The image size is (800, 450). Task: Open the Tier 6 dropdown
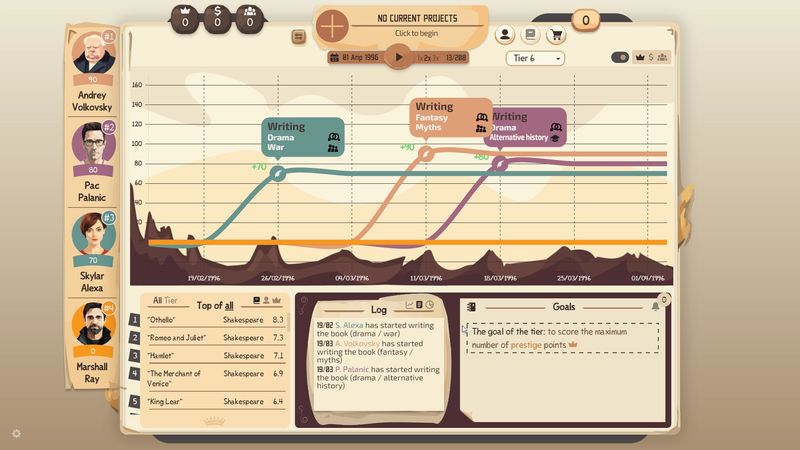pos(535,58)
